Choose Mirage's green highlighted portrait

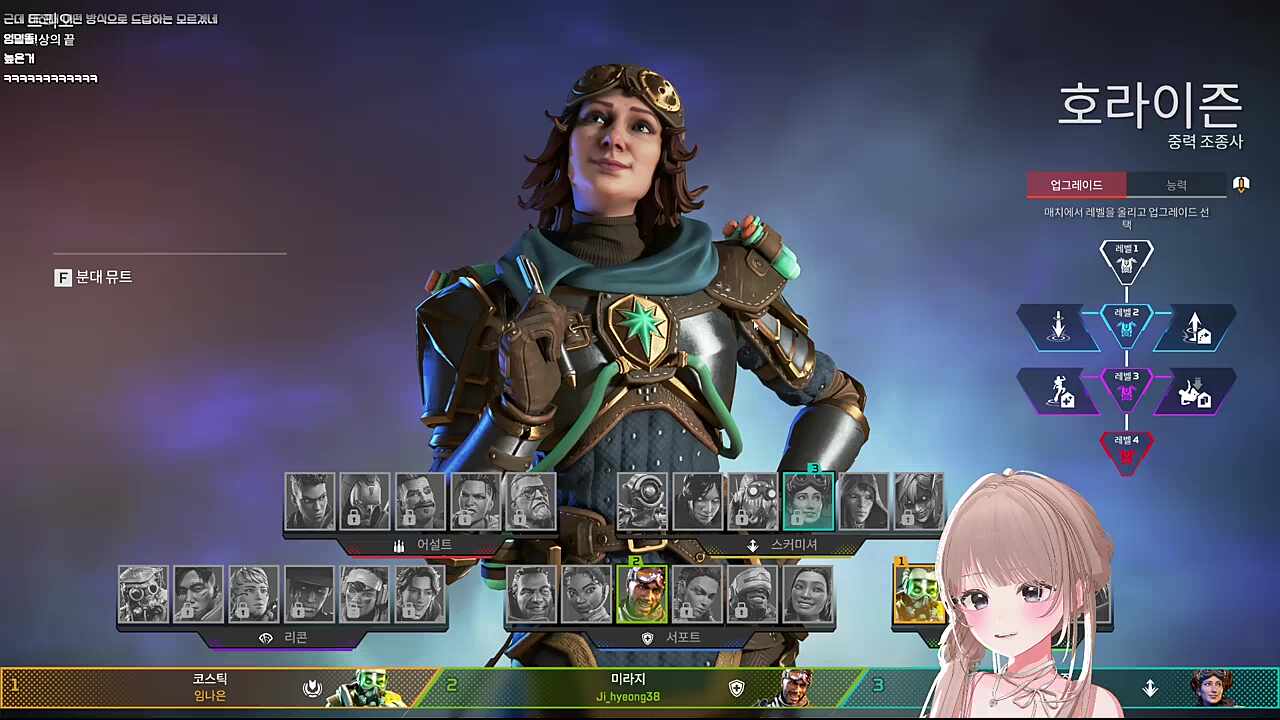pyautogui.click(x=642, y=594)
